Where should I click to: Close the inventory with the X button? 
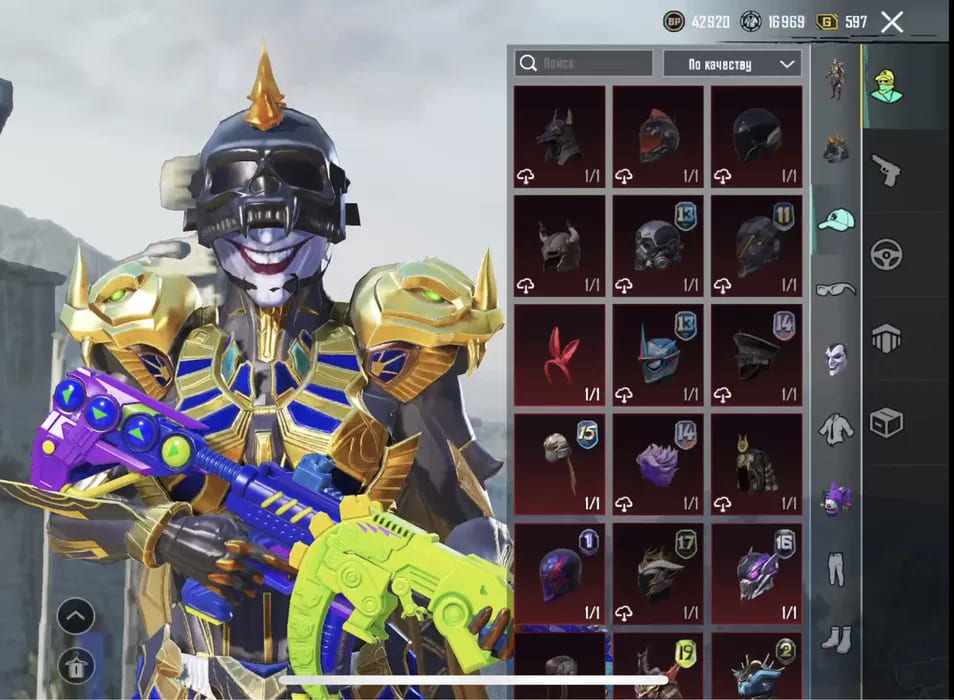[x=891, y=22]
